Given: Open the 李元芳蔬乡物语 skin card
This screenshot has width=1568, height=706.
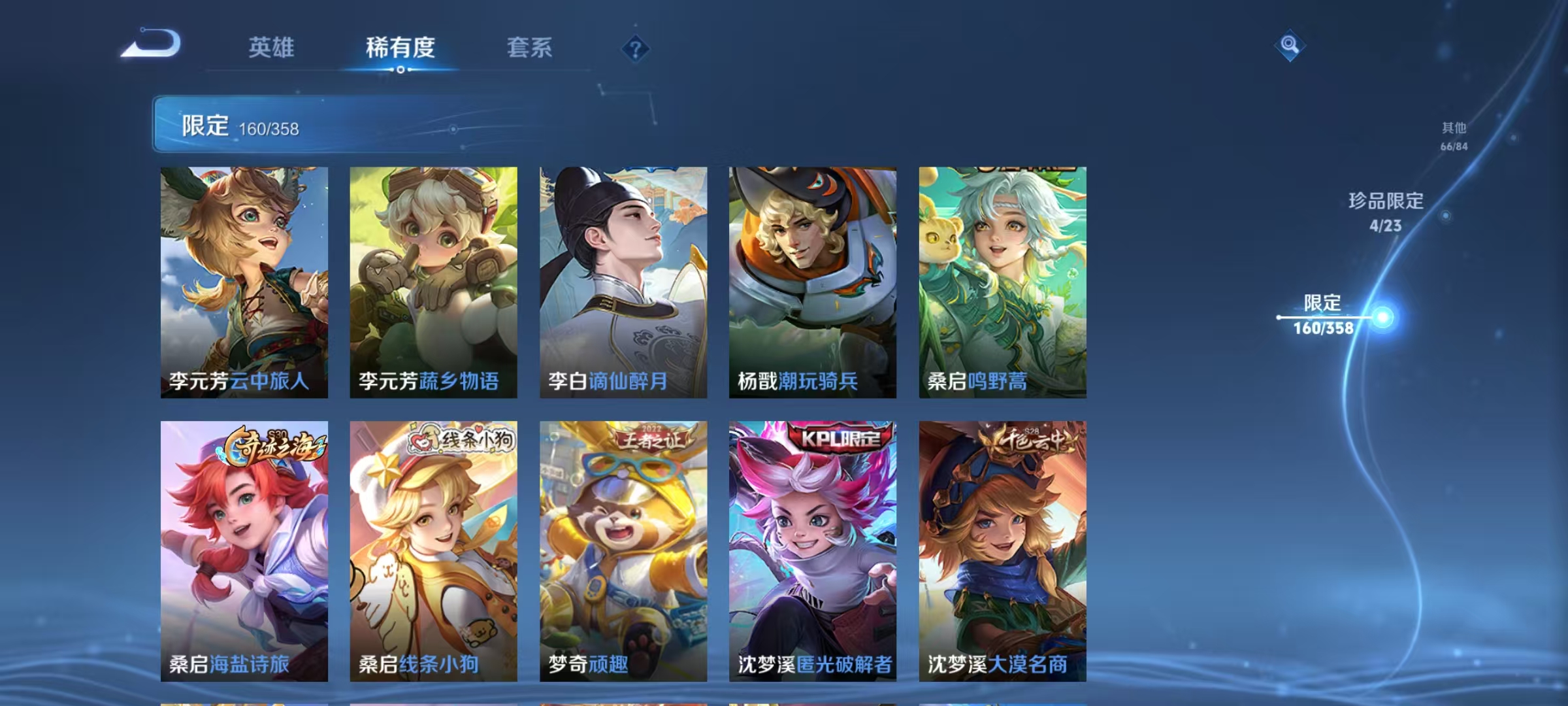Looking at the screenshot, I should 433,281.
